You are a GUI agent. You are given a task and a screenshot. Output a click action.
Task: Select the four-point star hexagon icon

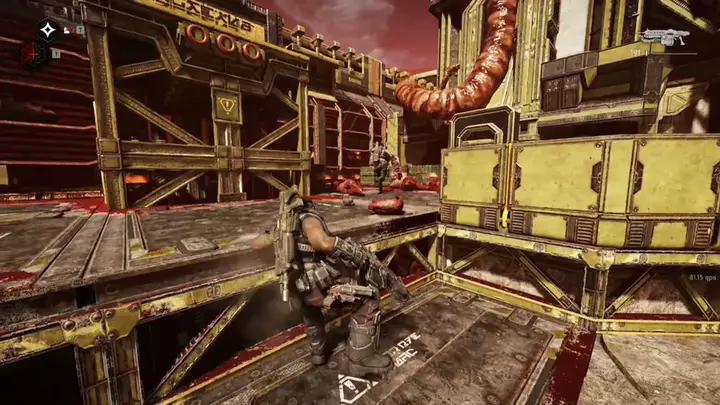tap(46, 30)
